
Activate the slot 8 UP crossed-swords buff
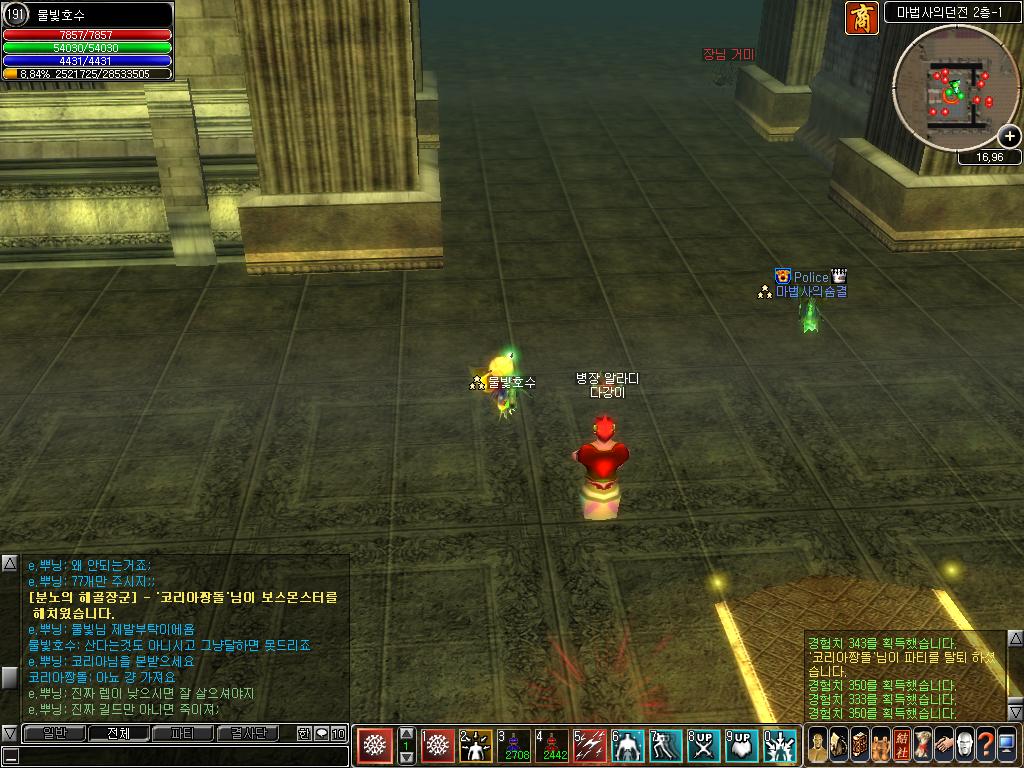(x=703, y=746)
